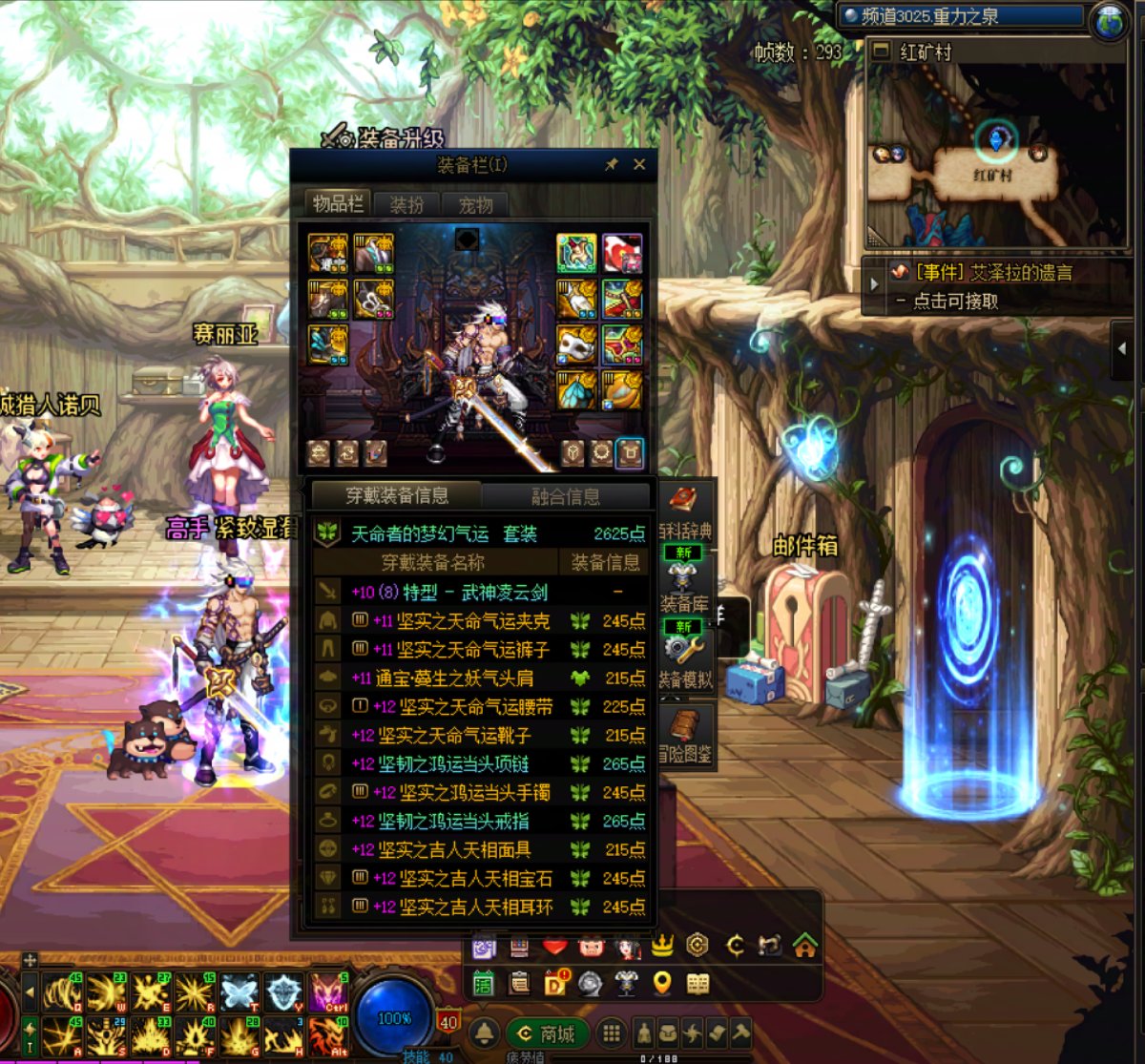Click the golden crown icon
This screenshot has height=1064, width=1145.
coord(662,946)
